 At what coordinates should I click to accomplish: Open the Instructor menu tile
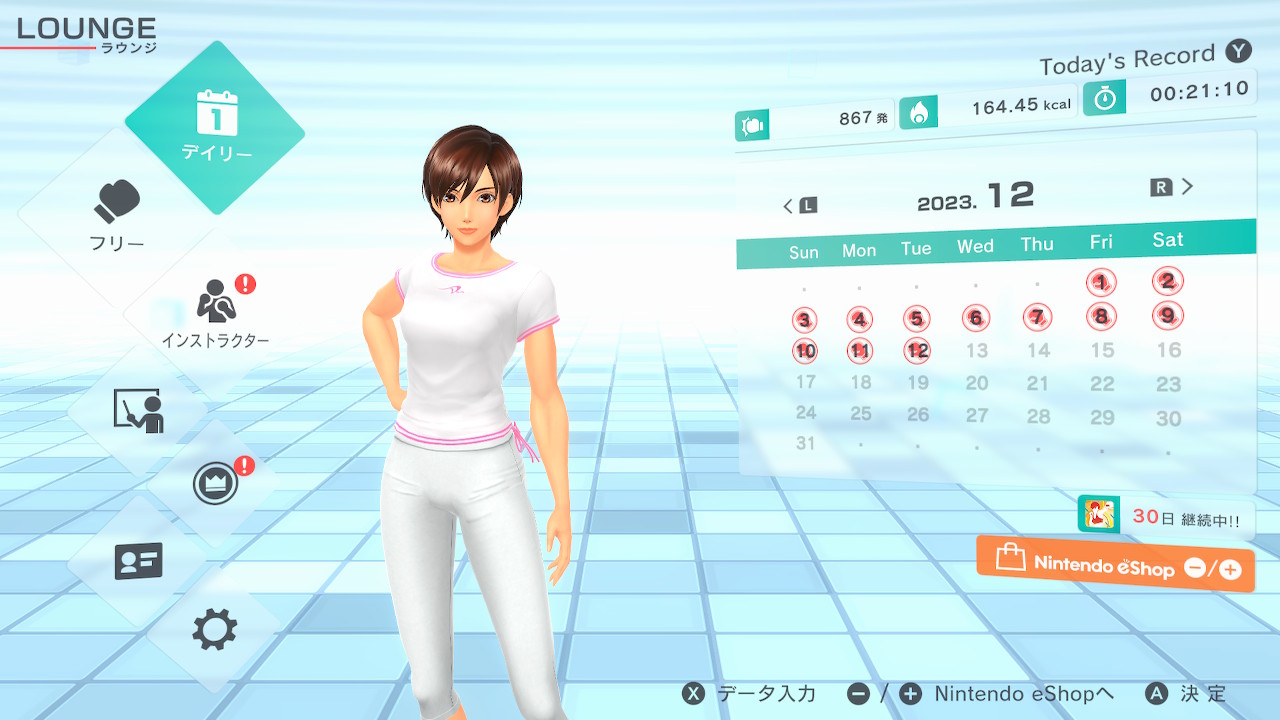pos(215,310)
